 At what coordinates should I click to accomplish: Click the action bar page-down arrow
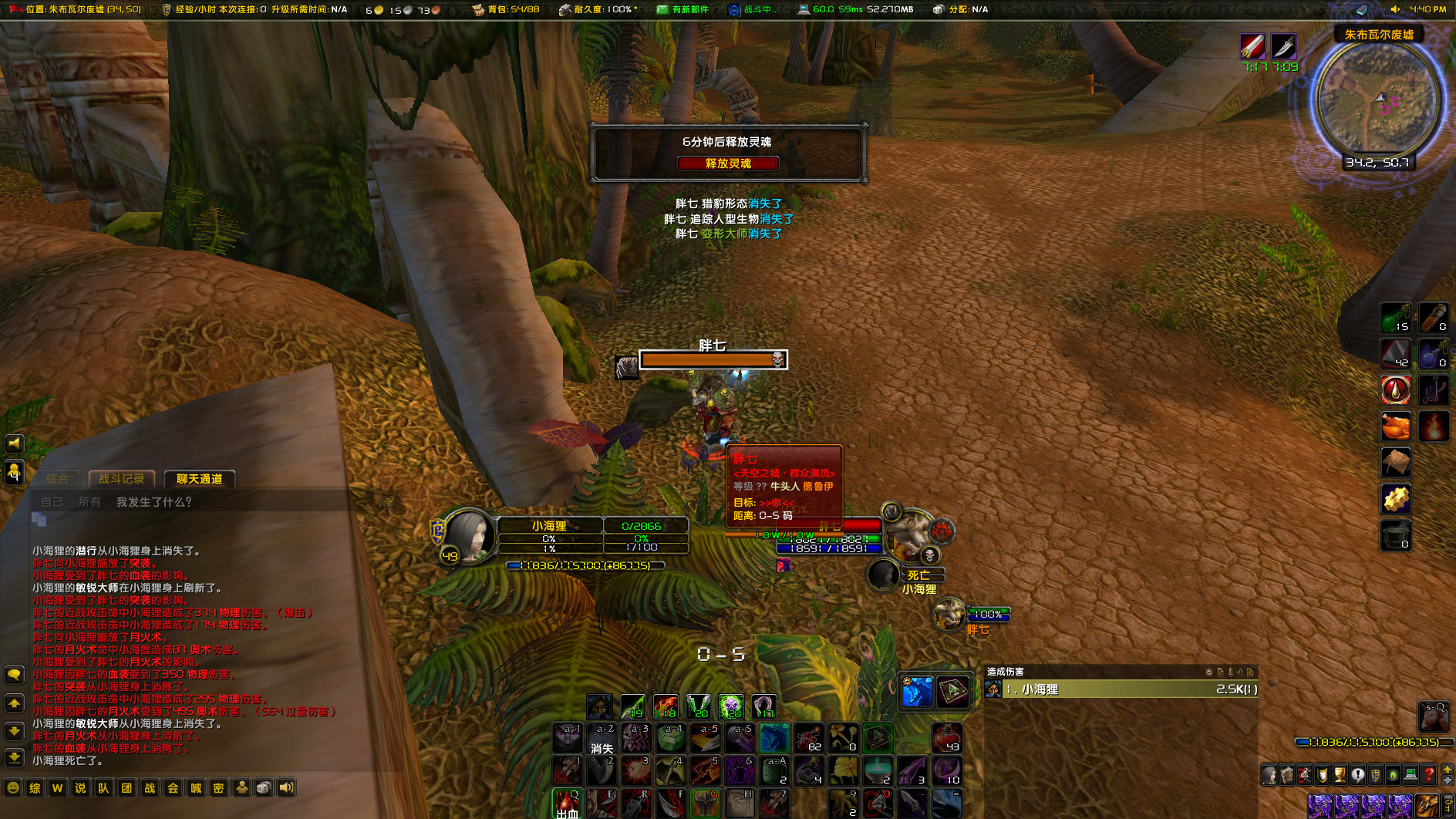(x=1447, y=781)
